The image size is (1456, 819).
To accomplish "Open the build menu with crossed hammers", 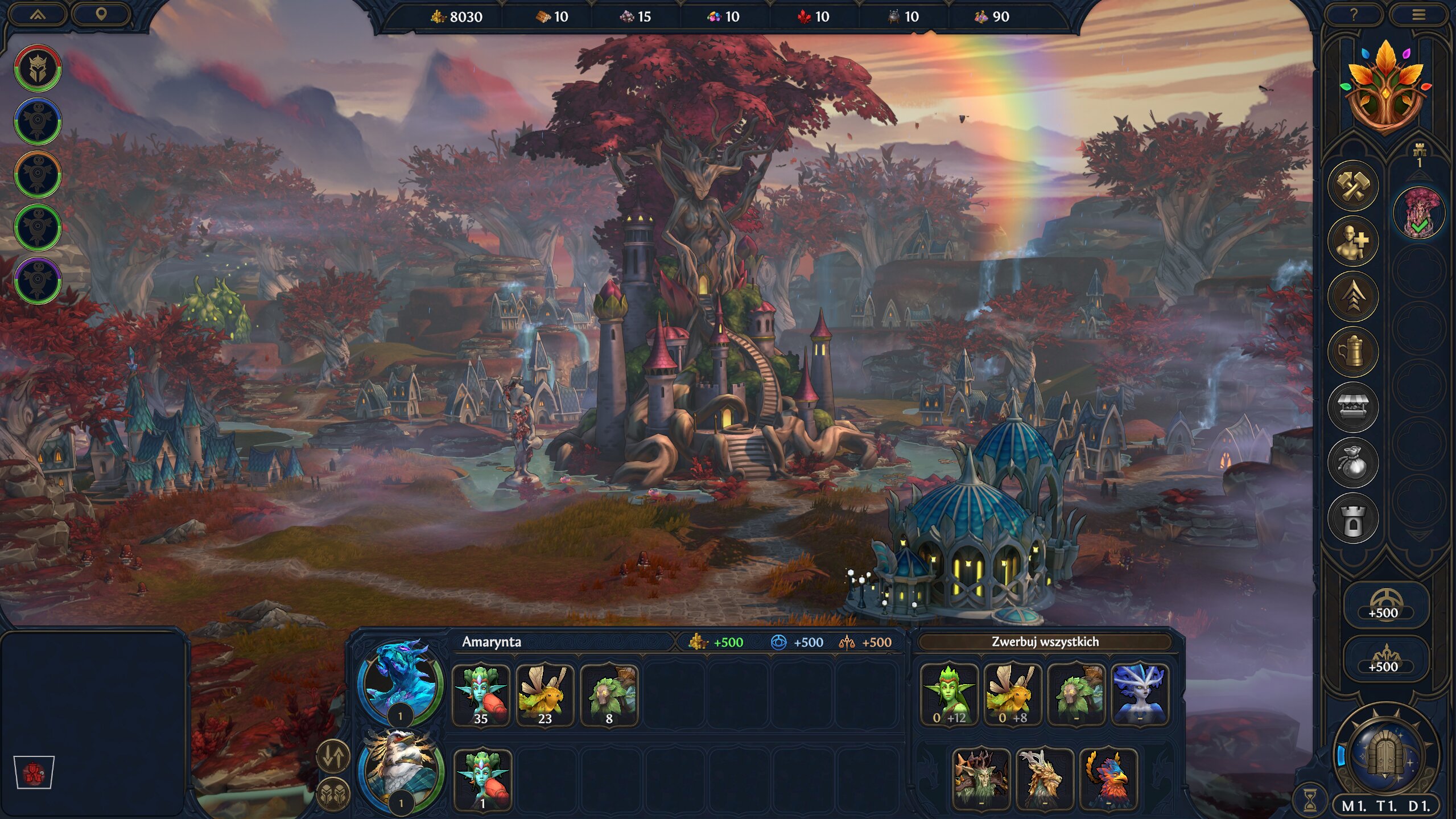I will [1353, 186].
